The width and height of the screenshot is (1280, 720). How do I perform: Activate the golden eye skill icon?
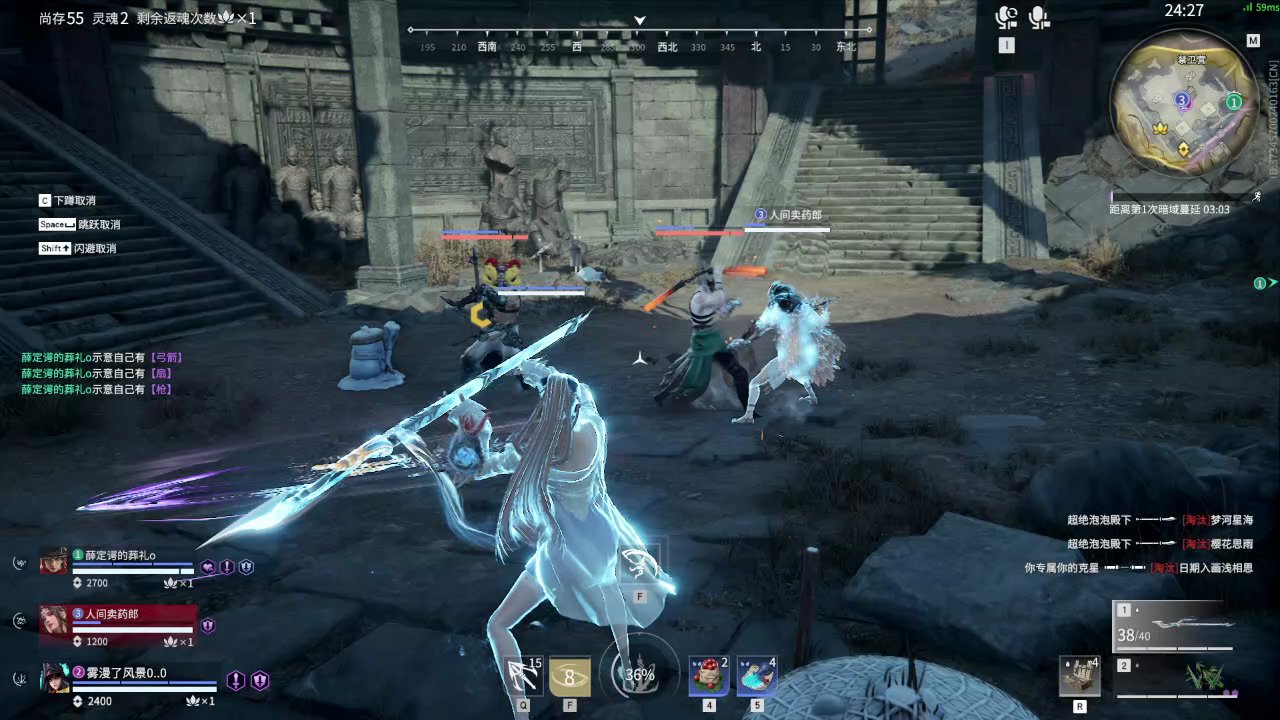pyautogui.click(x=571, y=677)
